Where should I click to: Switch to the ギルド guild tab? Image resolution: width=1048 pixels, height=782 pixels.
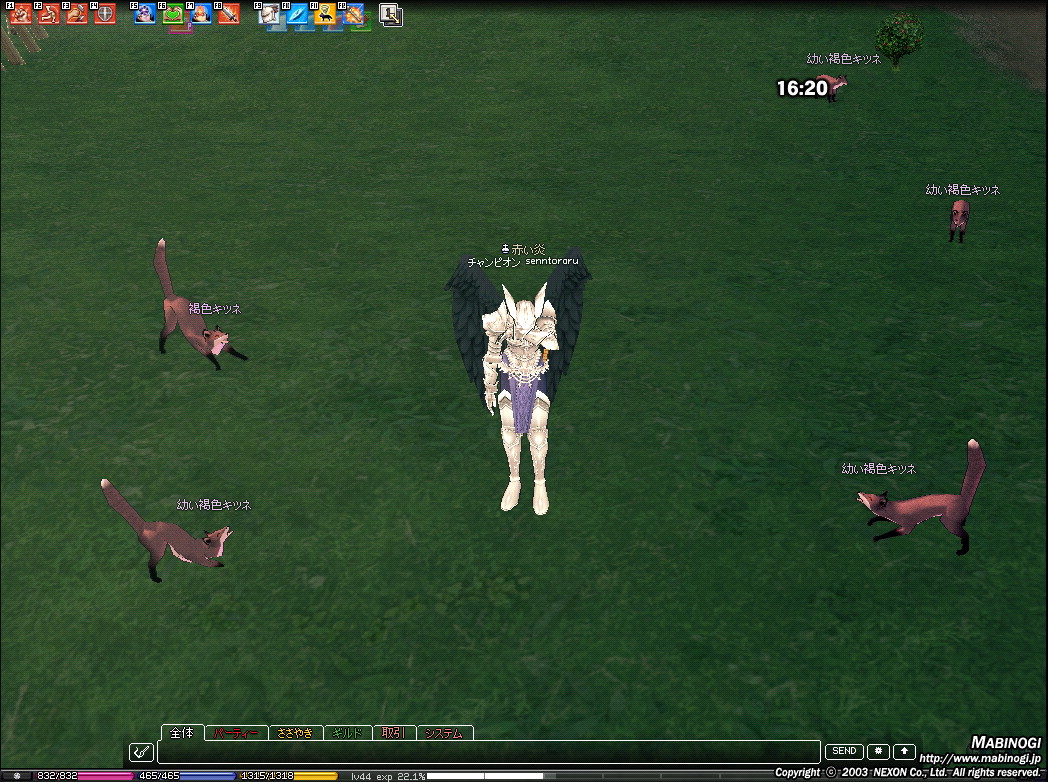347,733
